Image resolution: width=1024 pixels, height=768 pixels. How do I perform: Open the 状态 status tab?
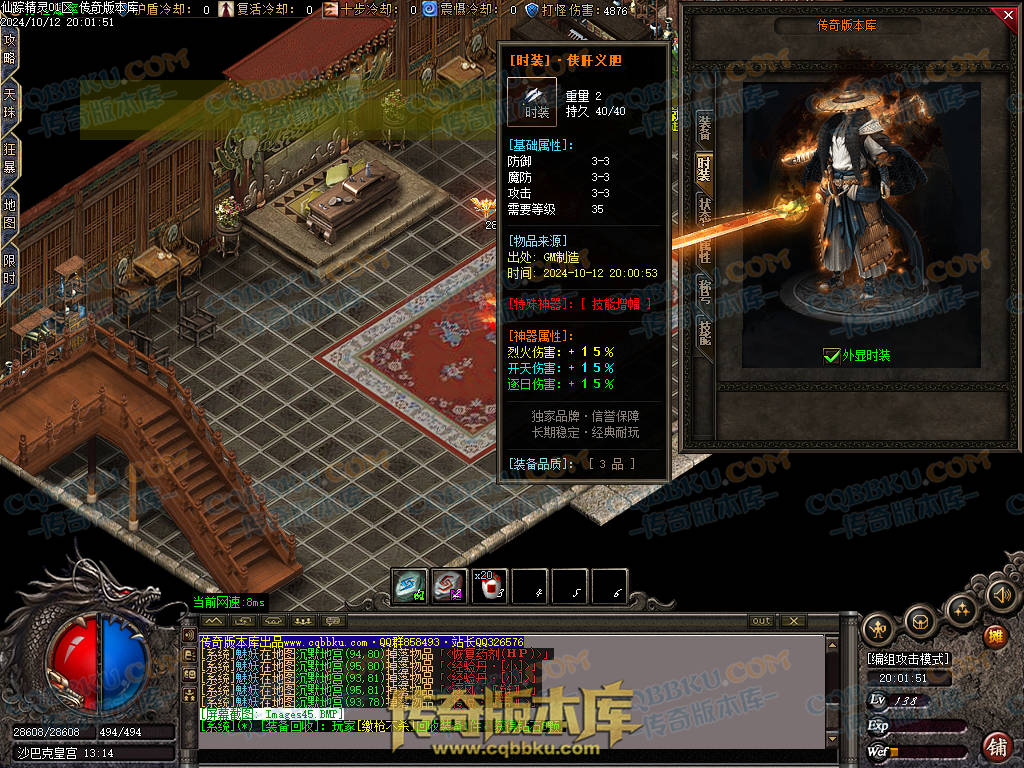[x=705, y=211]
